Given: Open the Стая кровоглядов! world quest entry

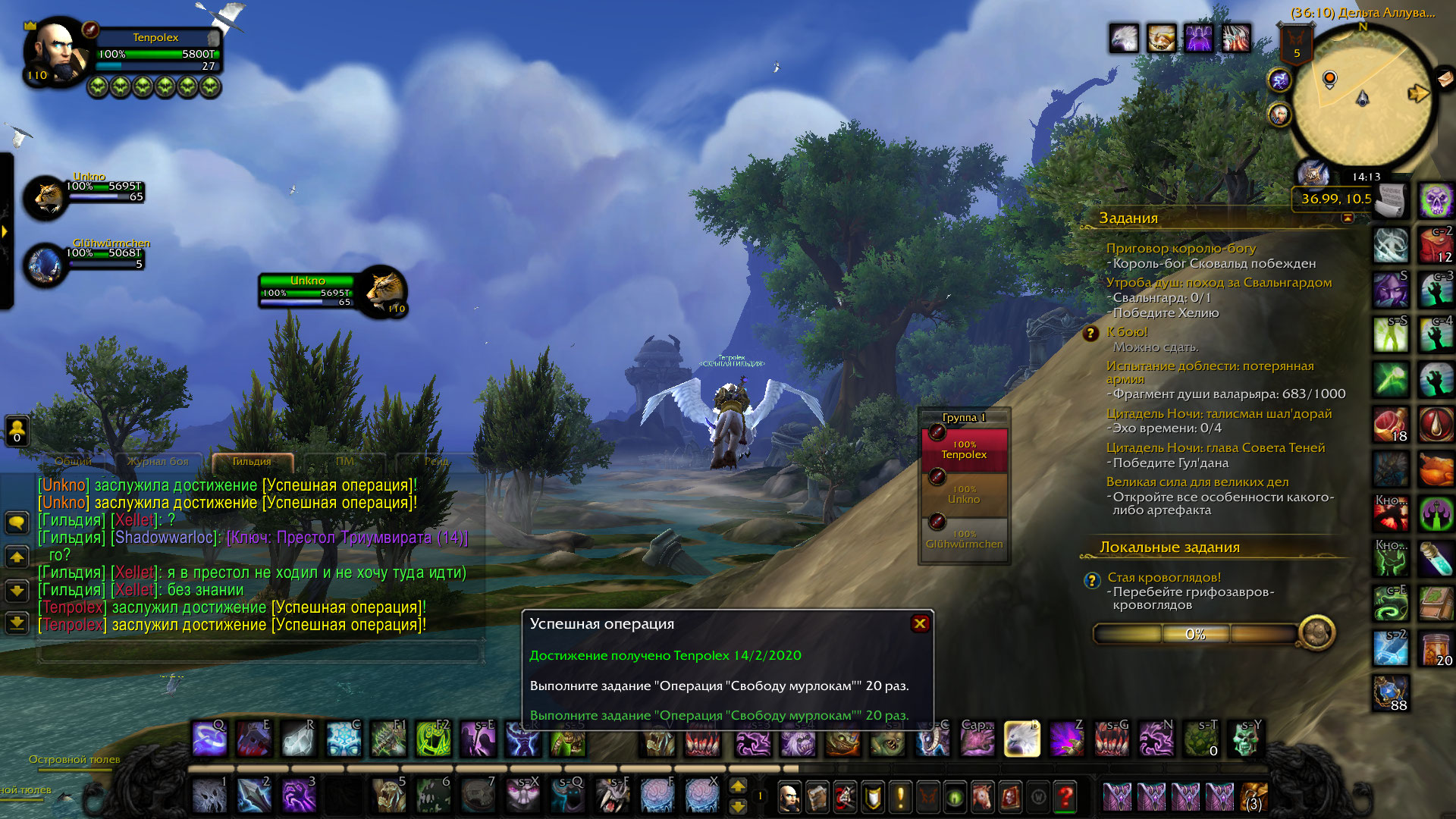Looking at the screenshot, I should 1164,578.
